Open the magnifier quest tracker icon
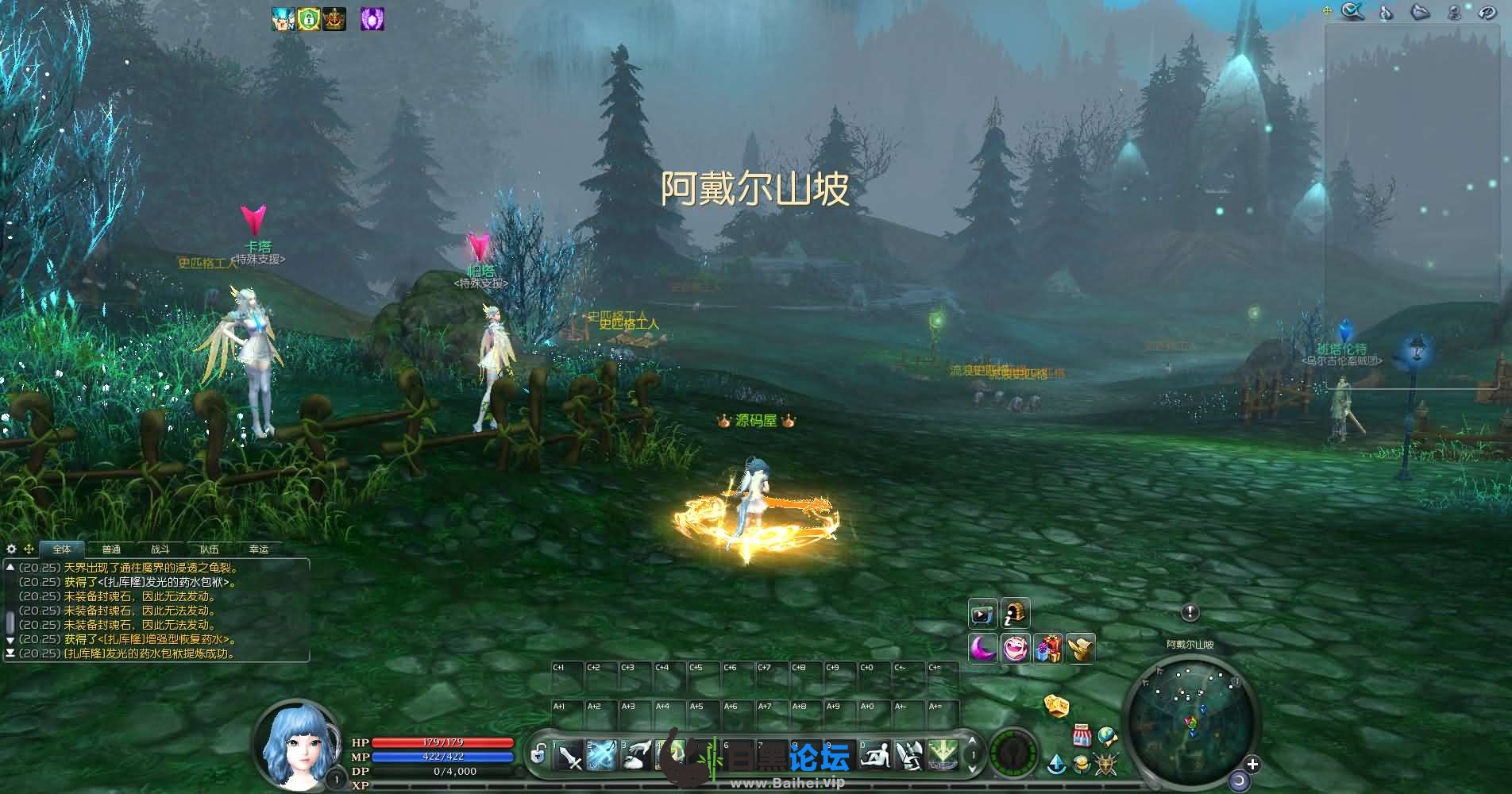The height and width of the screenshot is (794, 1512). tap(1352, 11)
